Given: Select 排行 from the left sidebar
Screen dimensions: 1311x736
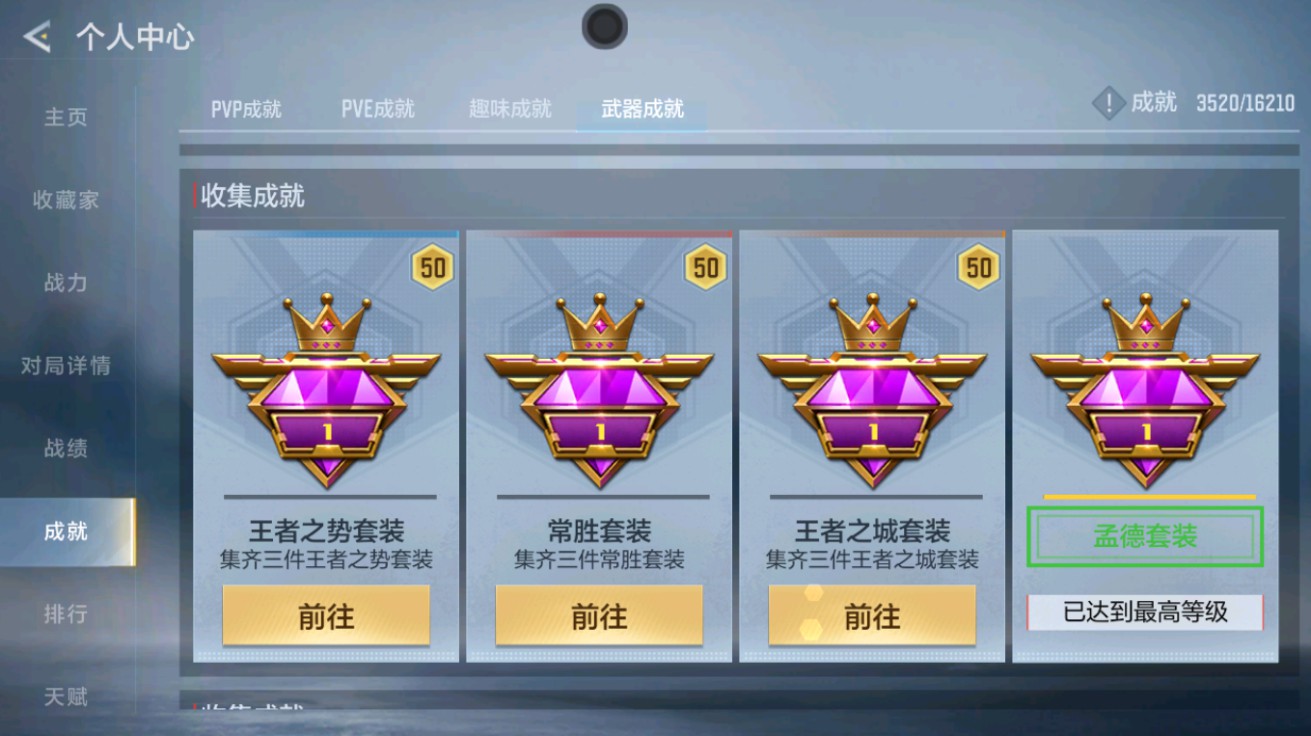Looking at the screenshot, I should click(x=64, y=613).
